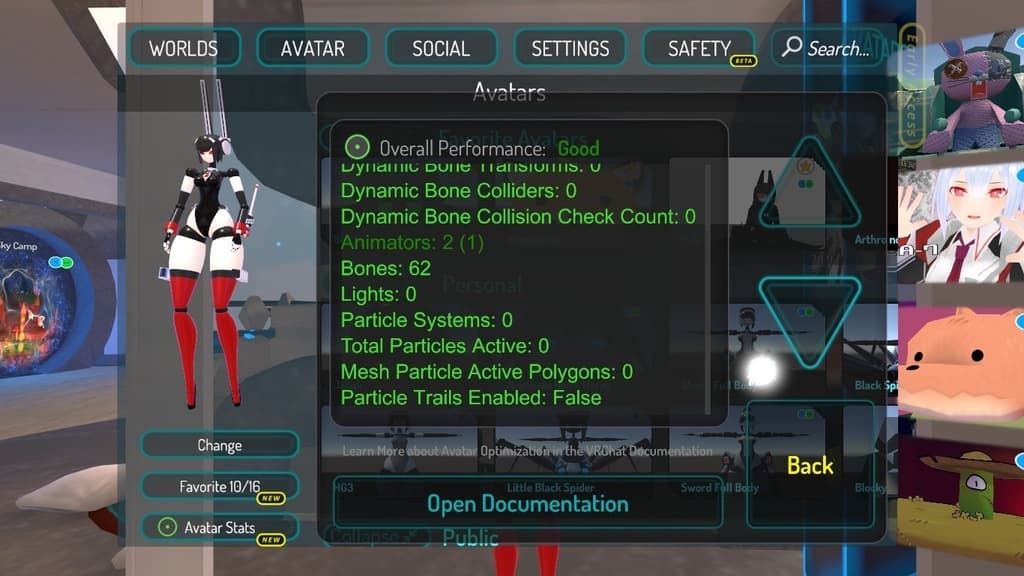Click Open Documentation button
1024x576 pixels.
[527, 503]
